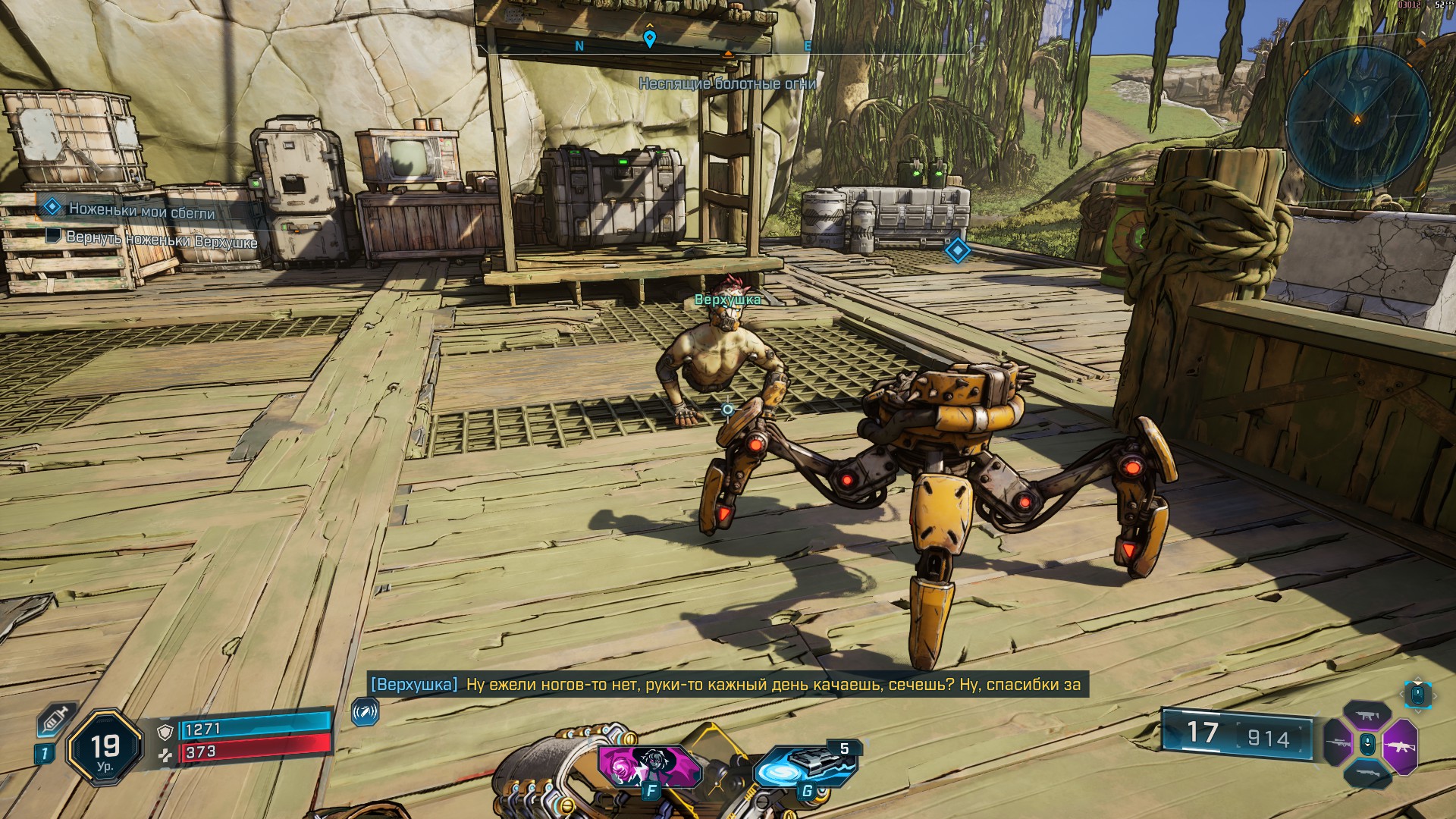Open the level 19 character badge
Viewport: 1456px width, 819px height.
coord(105,748)
